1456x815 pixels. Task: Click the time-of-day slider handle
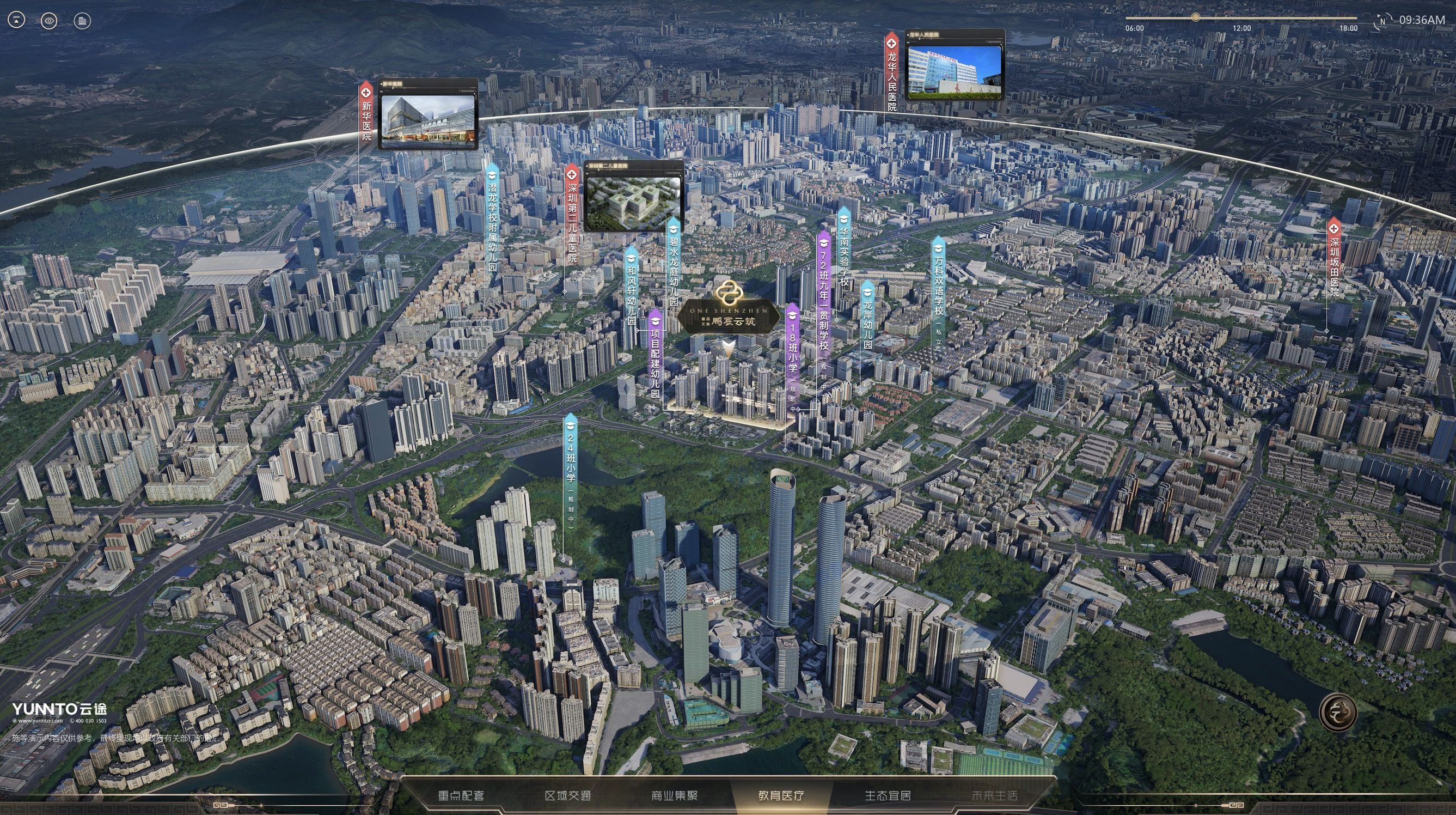(1195, 17)
